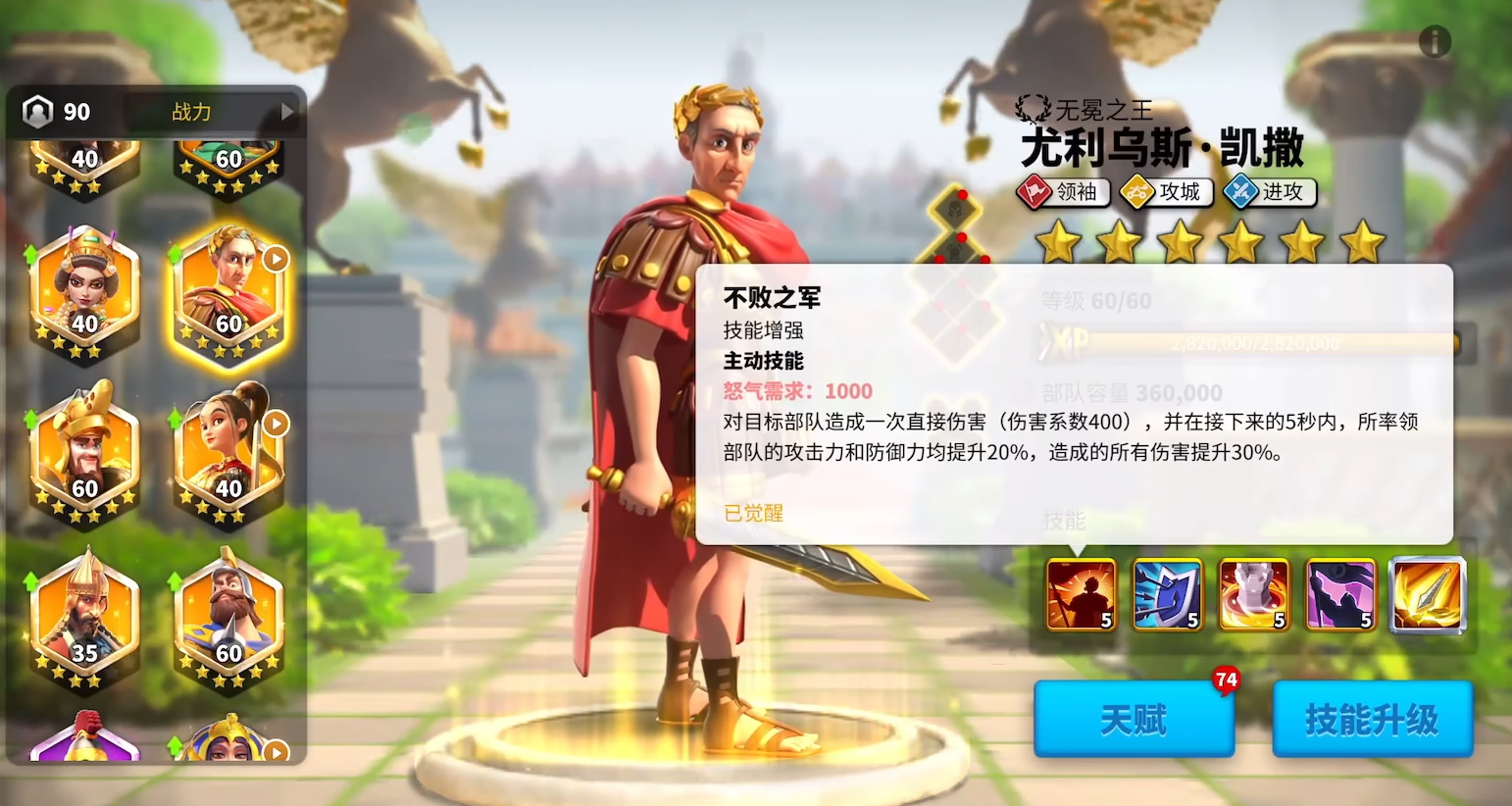Click the red 领袖 role tag icon
This screenshot has width=1512, height=806.
click(1063, 192)
